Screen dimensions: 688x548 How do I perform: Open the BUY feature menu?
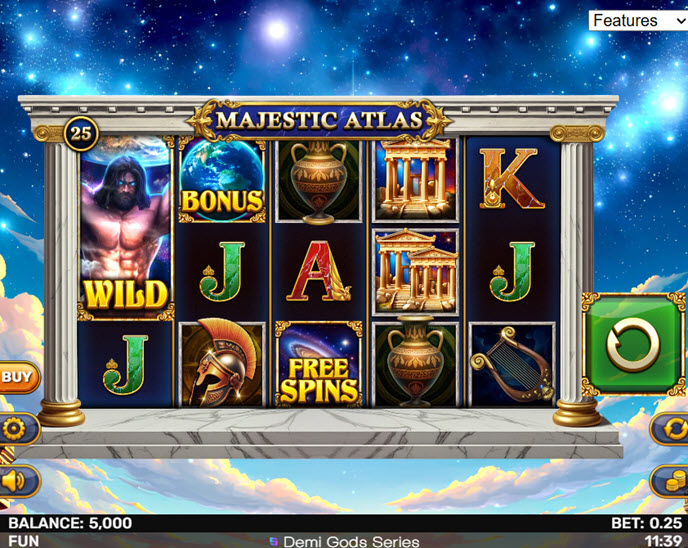point(16,377)
